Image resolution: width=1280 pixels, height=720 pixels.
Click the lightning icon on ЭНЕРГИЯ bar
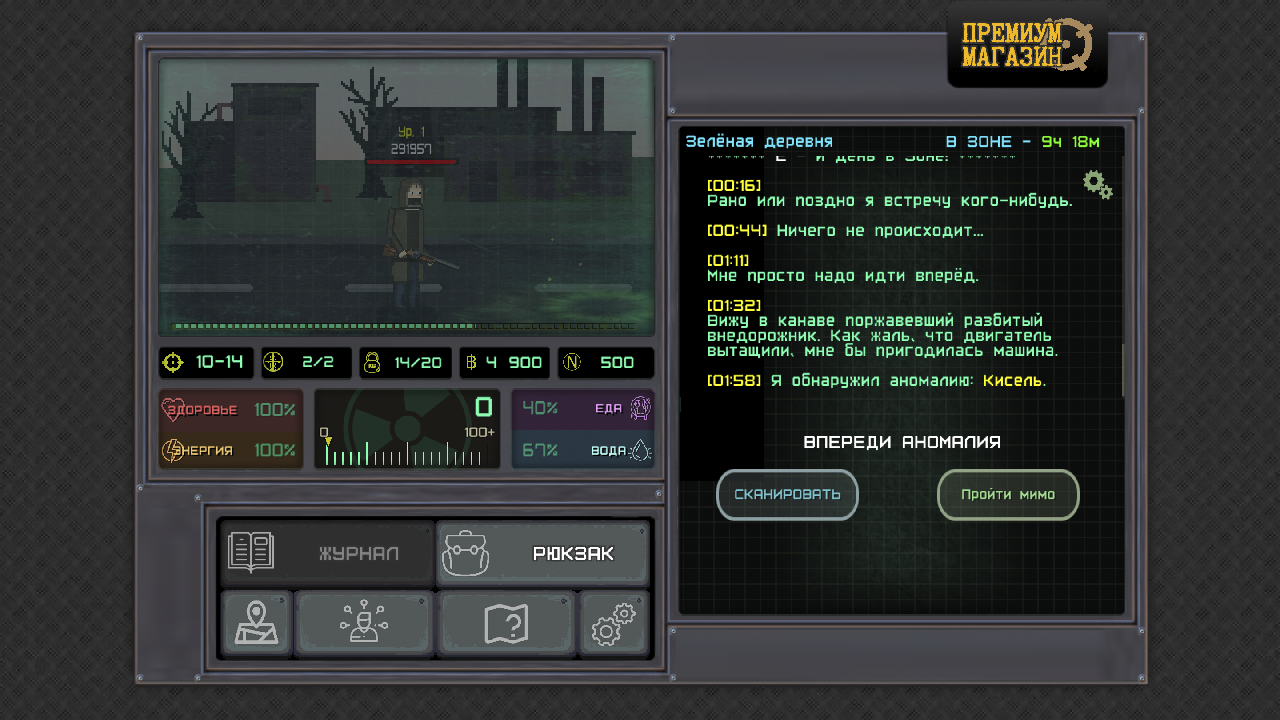tap(171, 450)
